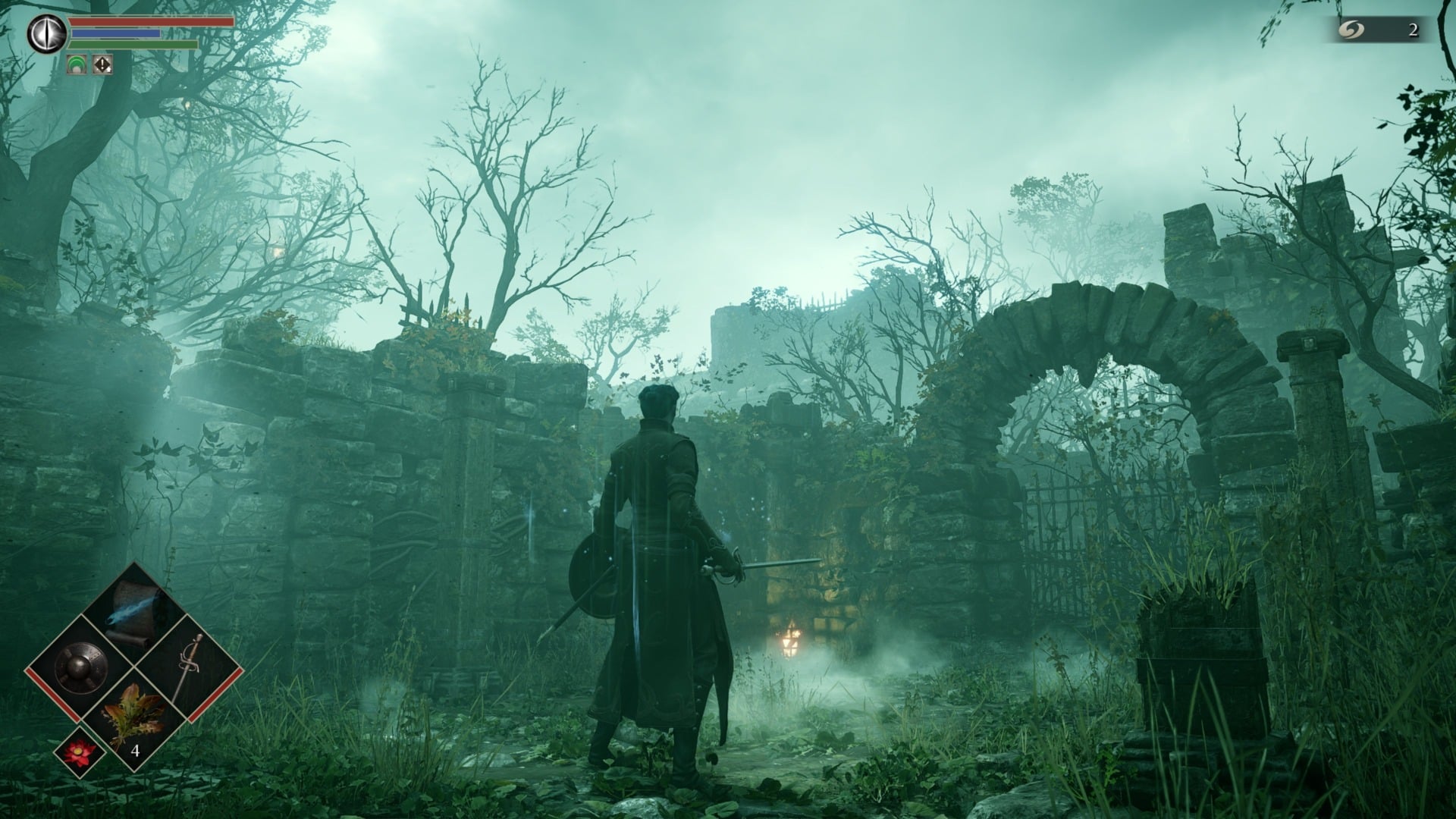Click the green regeneration buff icon
This screenshot has width=1456, height=819.
pos(77,64)
